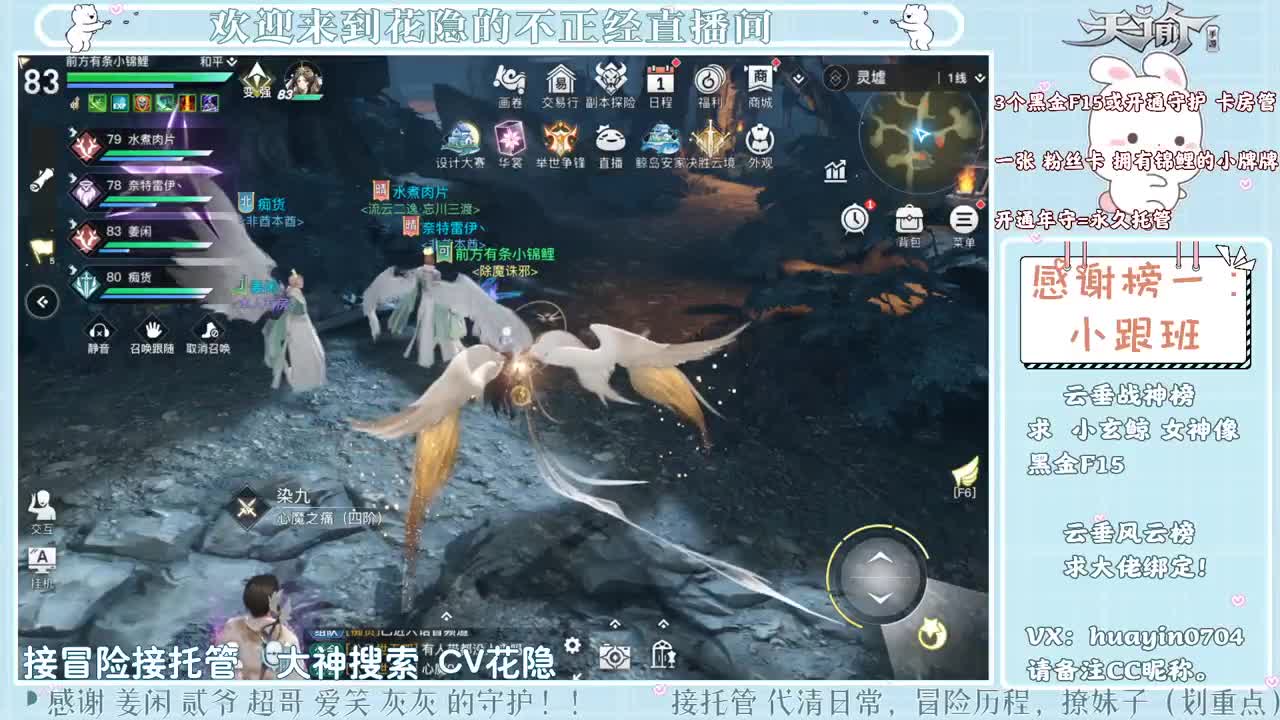
Task: Click the alarm clock reminder icon with red badge
Action: [855, 218]
